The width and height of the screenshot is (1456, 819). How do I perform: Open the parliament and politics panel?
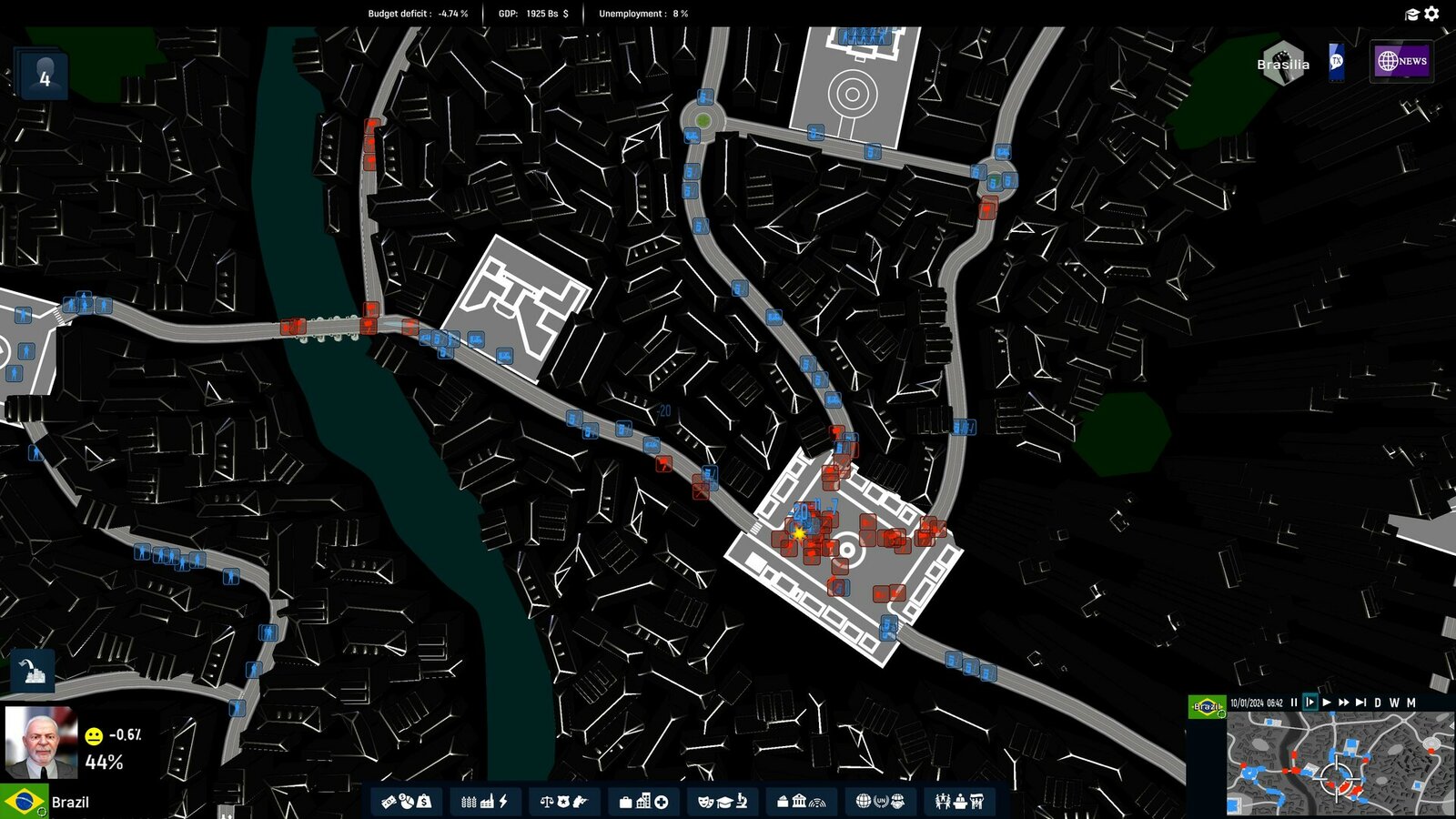pos(960,802)
